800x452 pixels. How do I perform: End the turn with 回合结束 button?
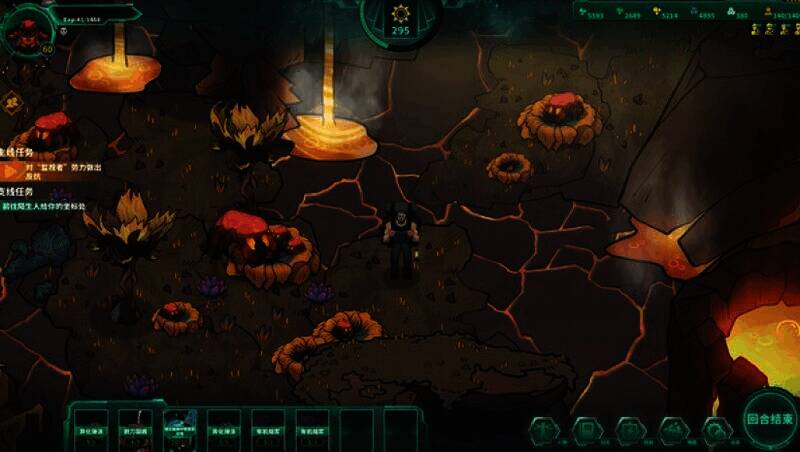(x=770, y=419)
